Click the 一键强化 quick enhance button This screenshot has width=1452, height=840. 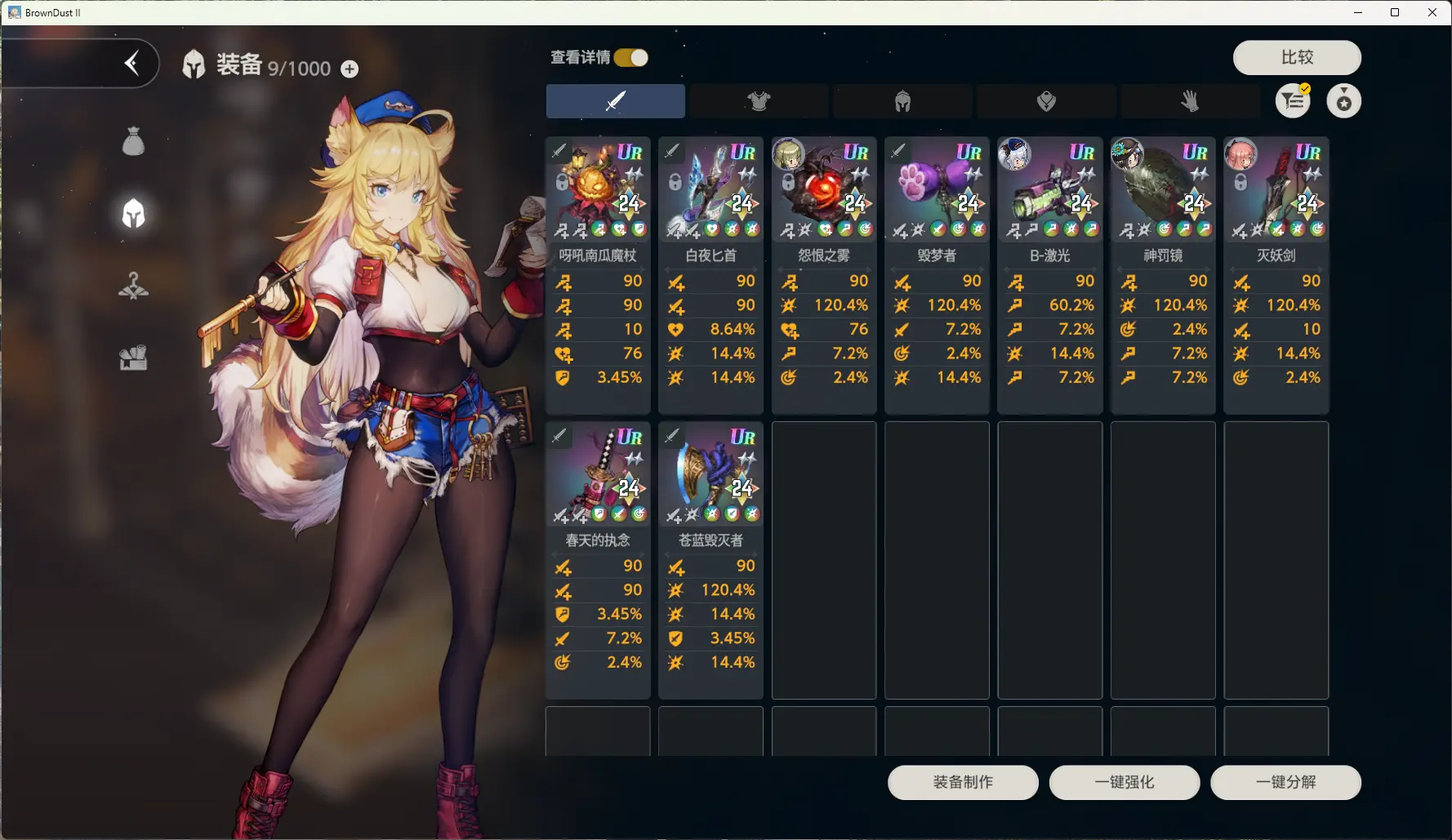point(1125,782)
